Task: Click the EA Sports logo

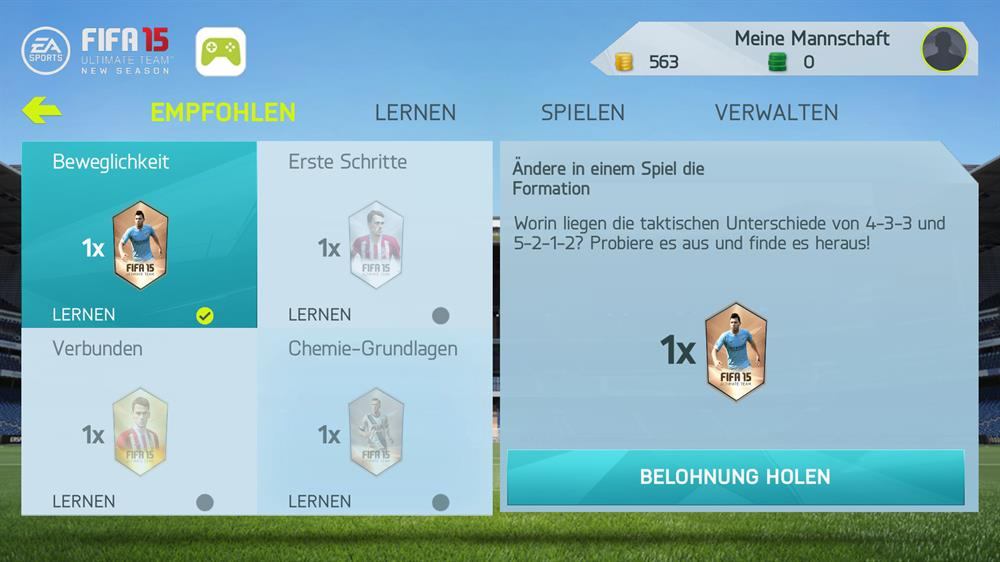Action: pos(46,50)
